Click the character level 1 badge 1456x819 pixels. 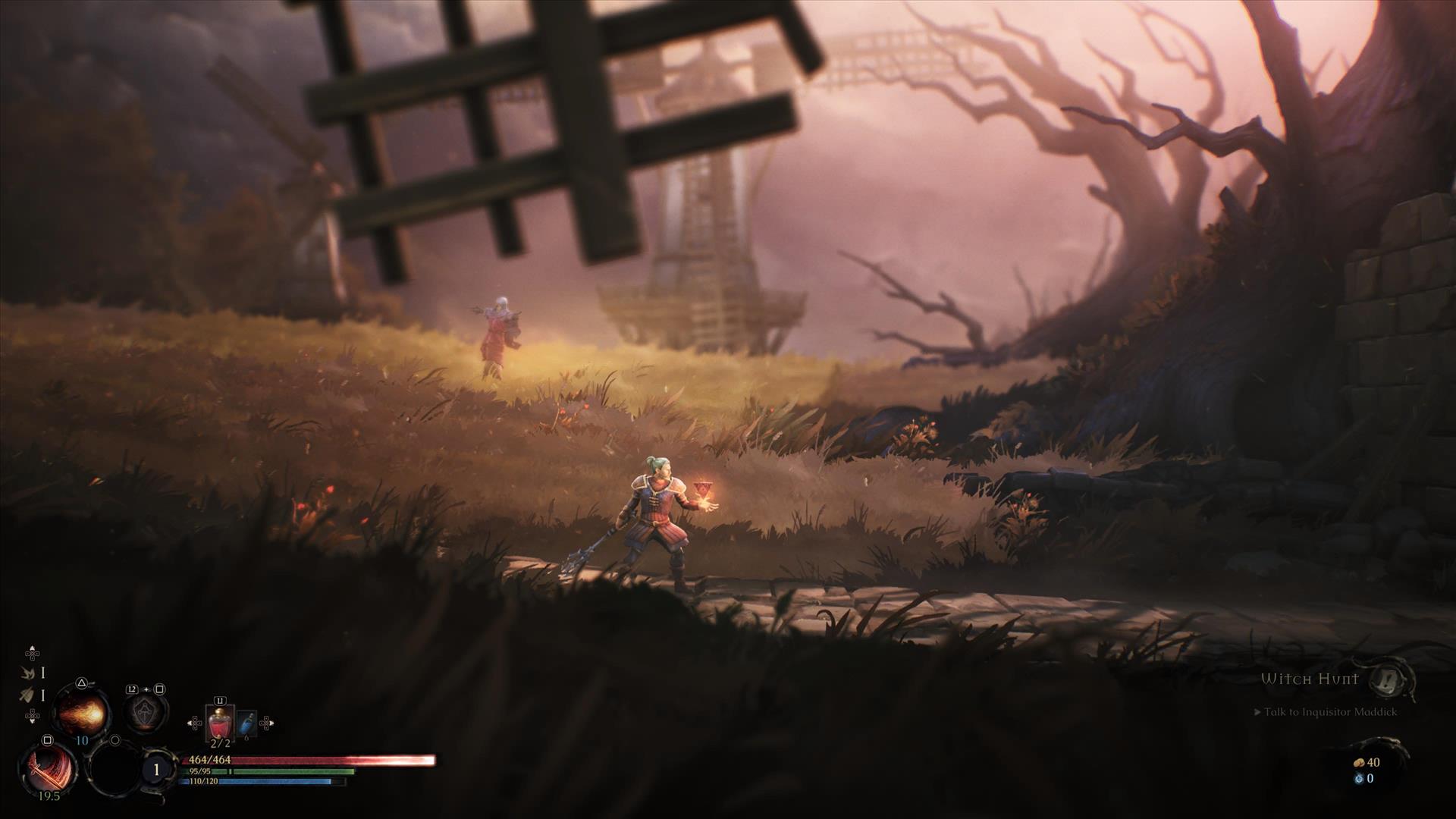pos(157,770)
